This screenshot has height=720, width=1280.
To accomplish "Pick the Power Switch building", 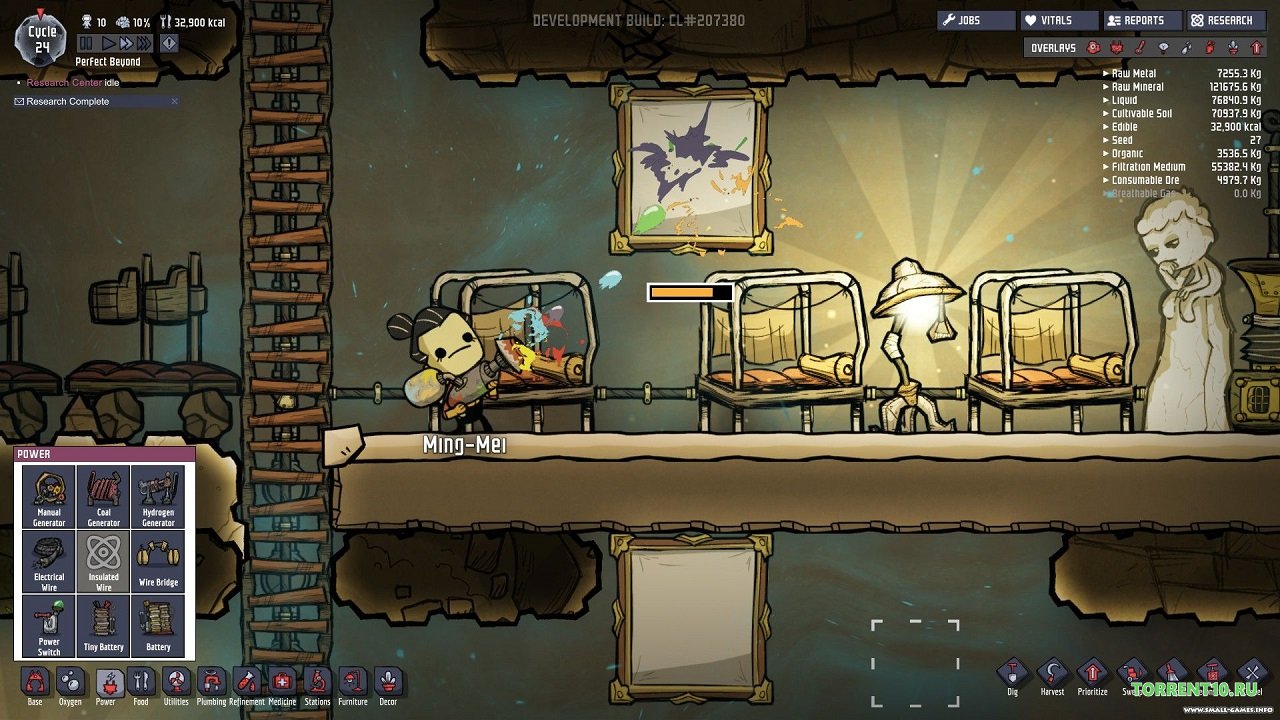I will [49, 625].
